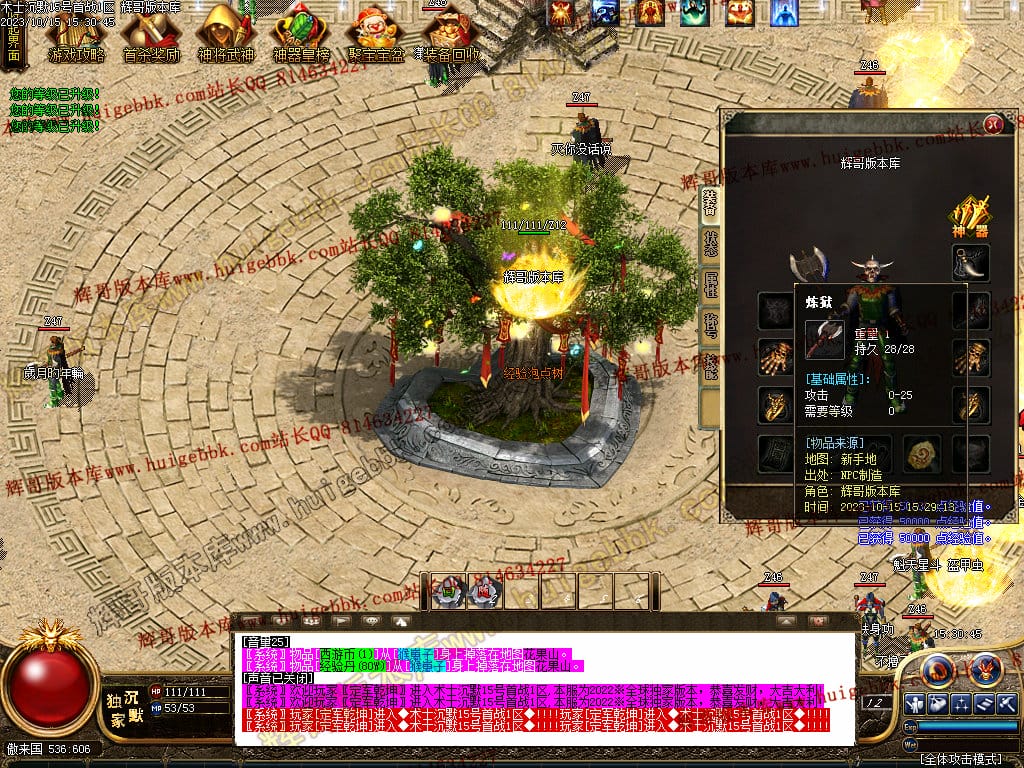Close the character equipment panel
Screen dimensions: 1024x768
pos(993,124)
